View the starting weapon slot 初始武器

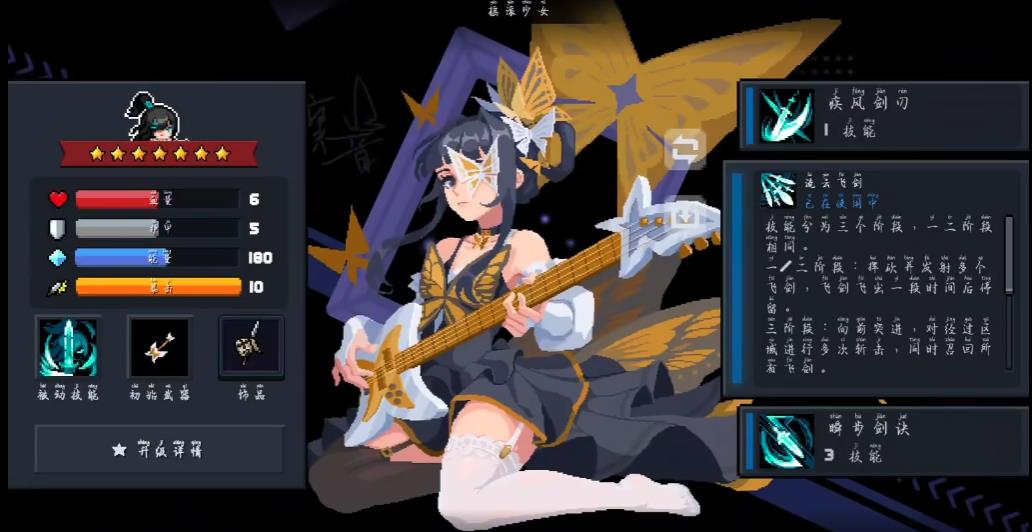159,347
